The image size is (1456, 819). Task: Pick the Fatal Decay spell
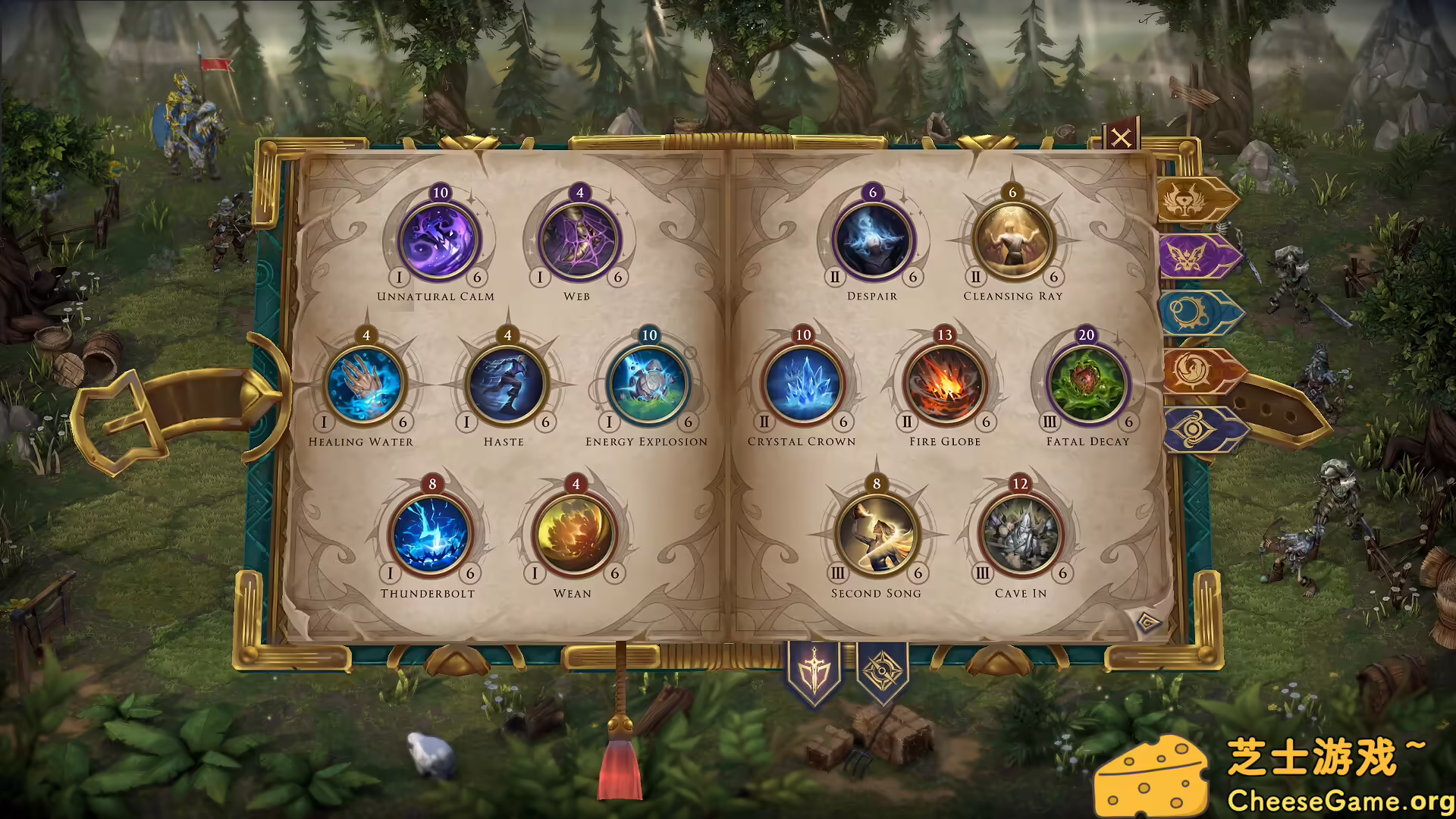pyautogui.click(x=1086, y=384)
